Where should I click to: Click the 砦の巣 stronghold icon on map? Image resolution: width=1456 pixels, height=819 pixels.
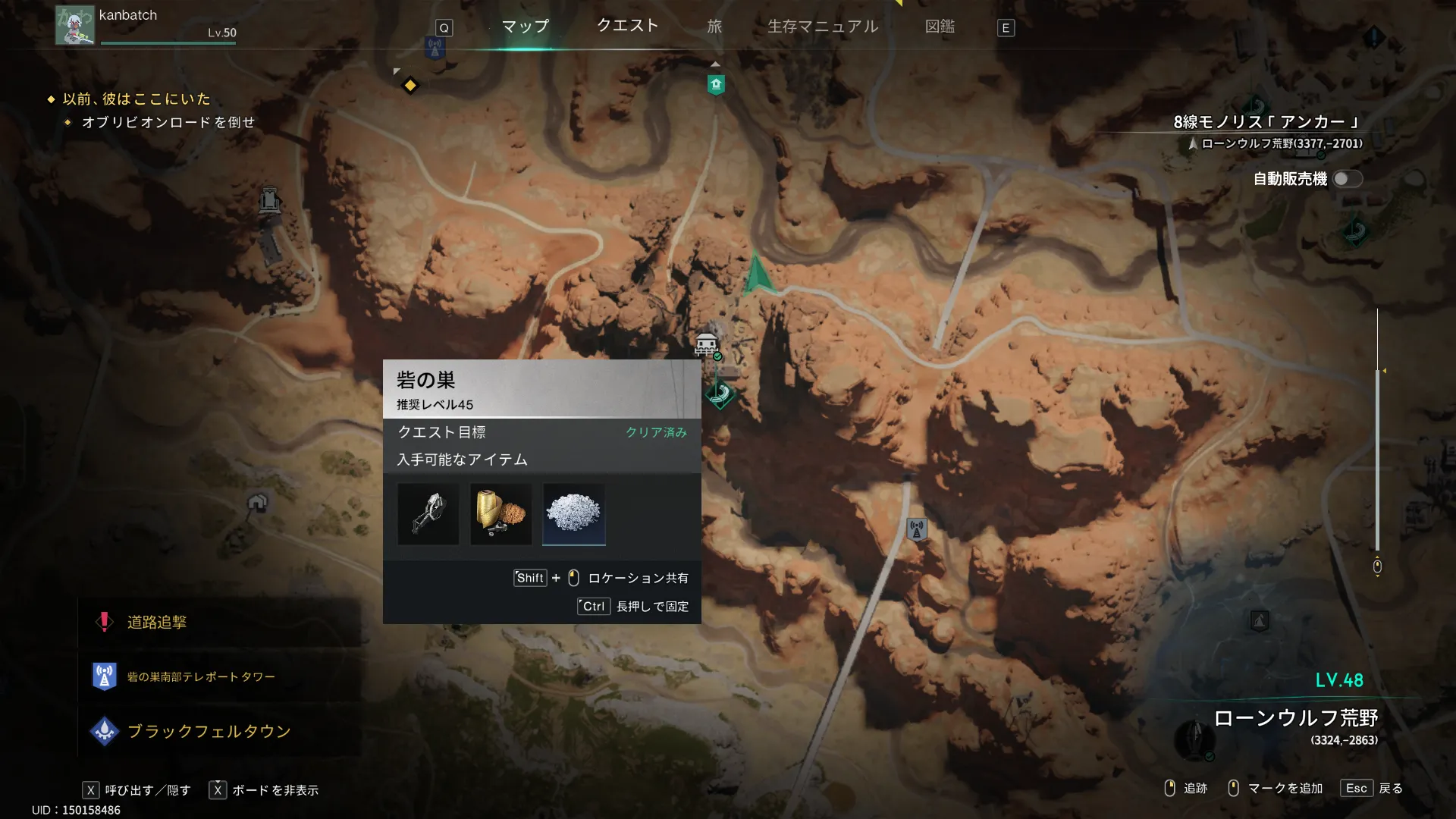[707, 345]
